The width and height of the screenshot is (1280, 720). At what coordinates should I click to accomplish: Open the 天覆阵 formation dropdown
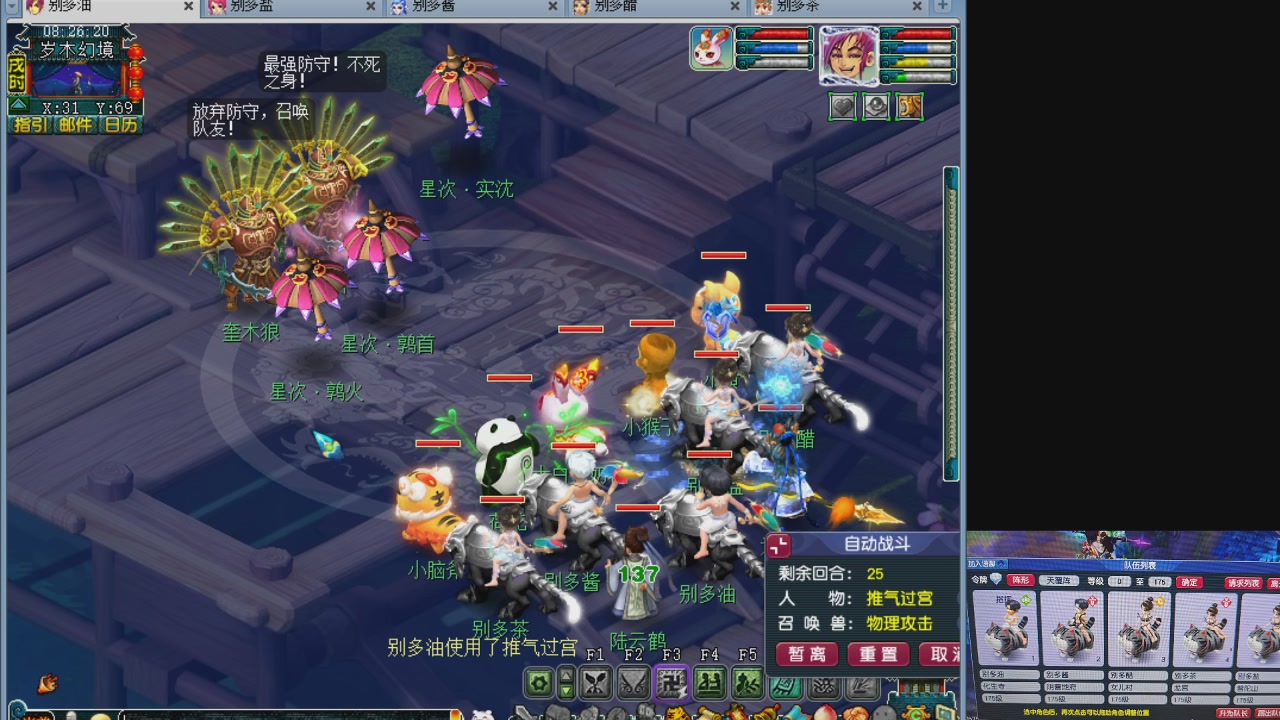pyautogui.click(x=1059, y=581)
